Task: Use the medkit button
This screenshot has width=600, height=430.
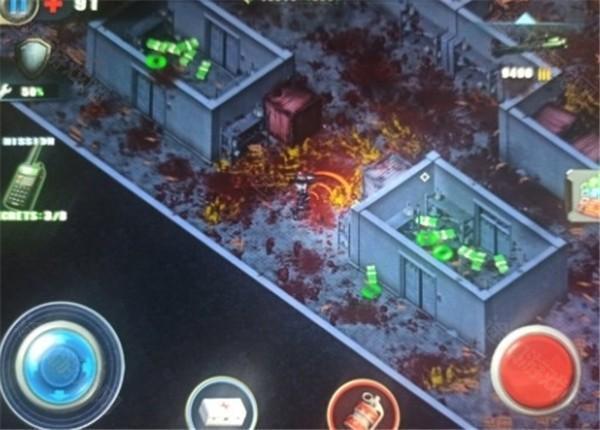Action: pyautogui.click(x=220, y=406)
